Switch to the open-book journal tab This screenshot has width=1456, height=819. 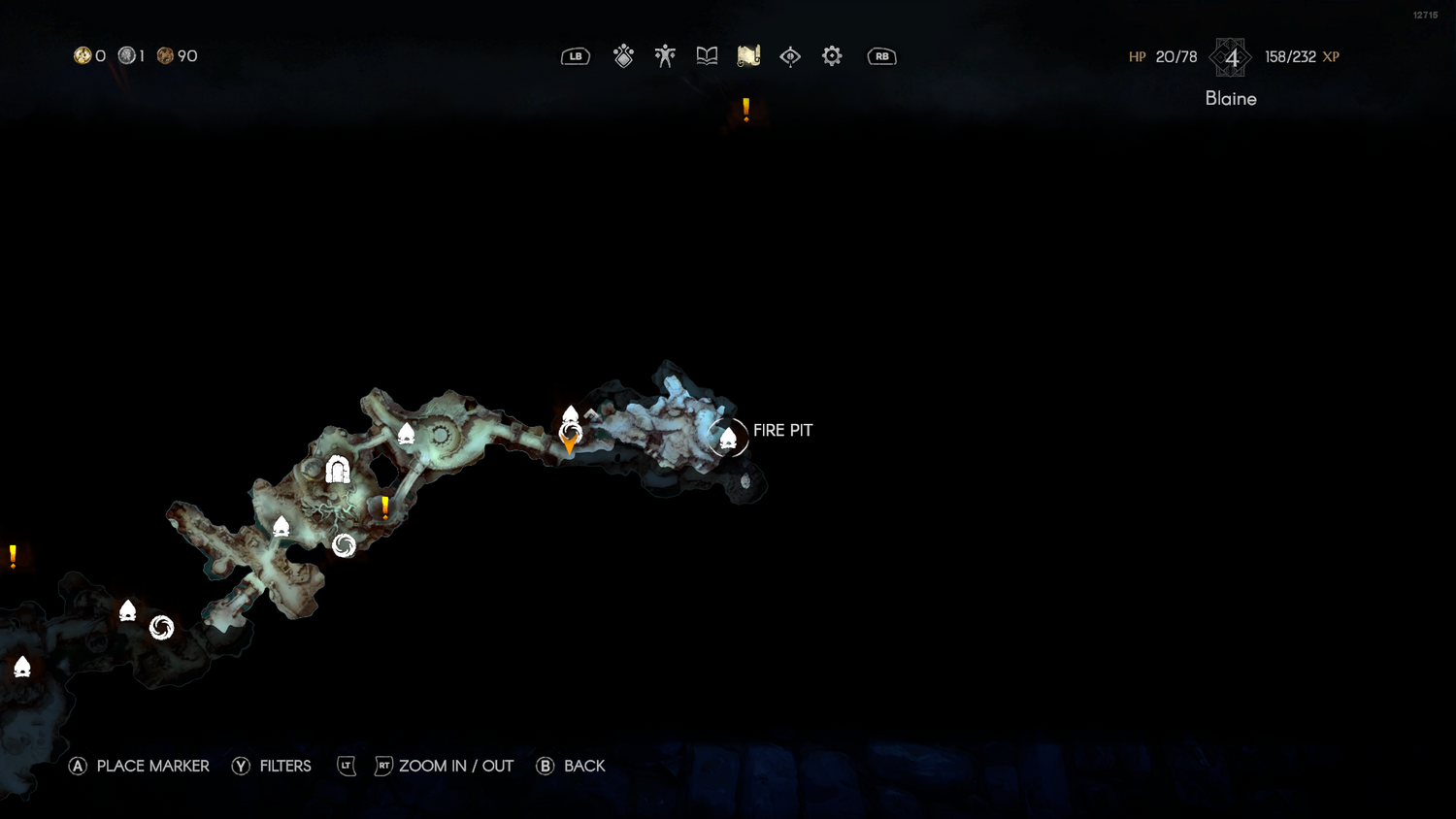pos(707,56)
